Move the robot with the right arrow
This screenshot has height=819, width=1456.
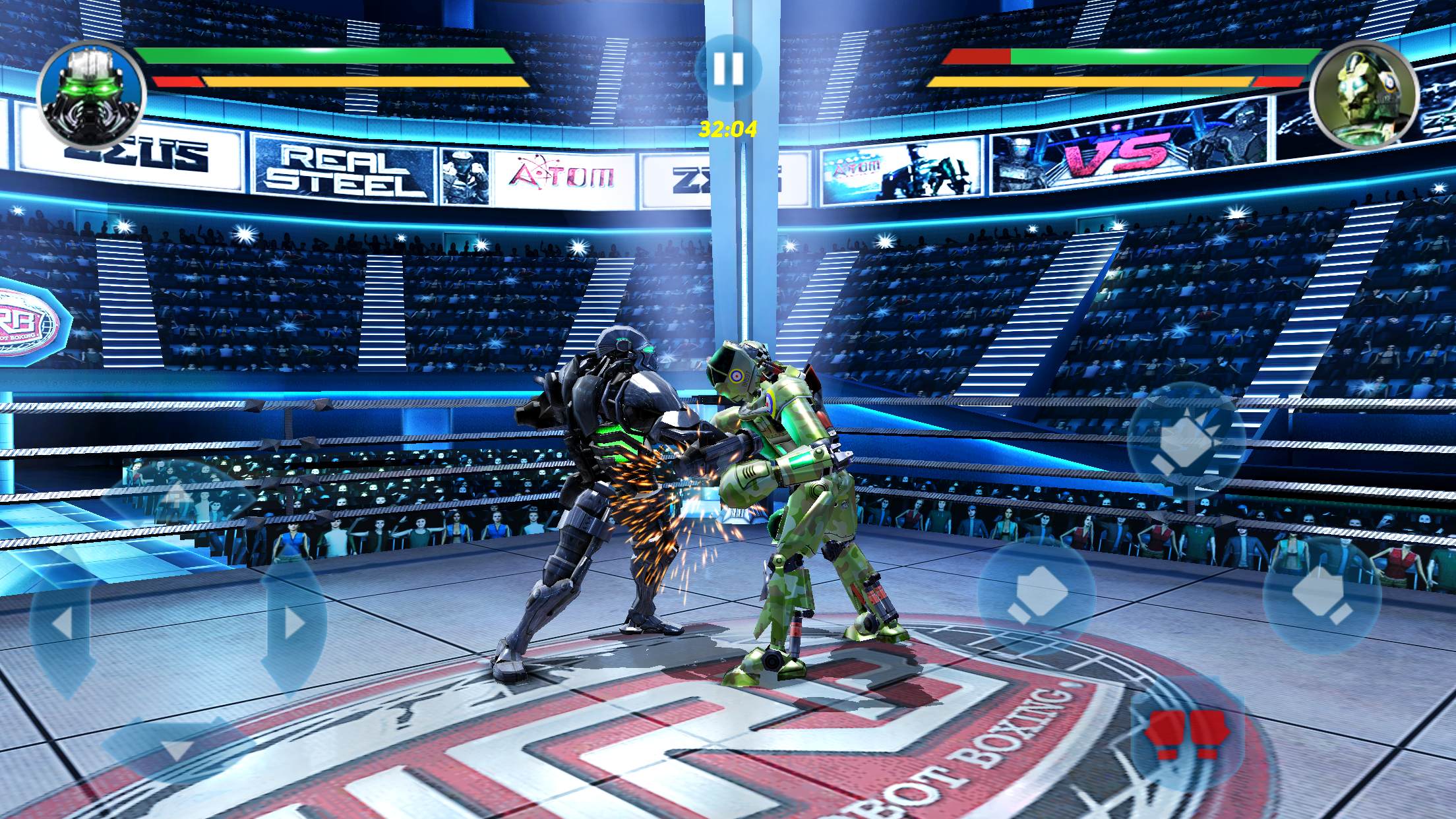(293, 623)
